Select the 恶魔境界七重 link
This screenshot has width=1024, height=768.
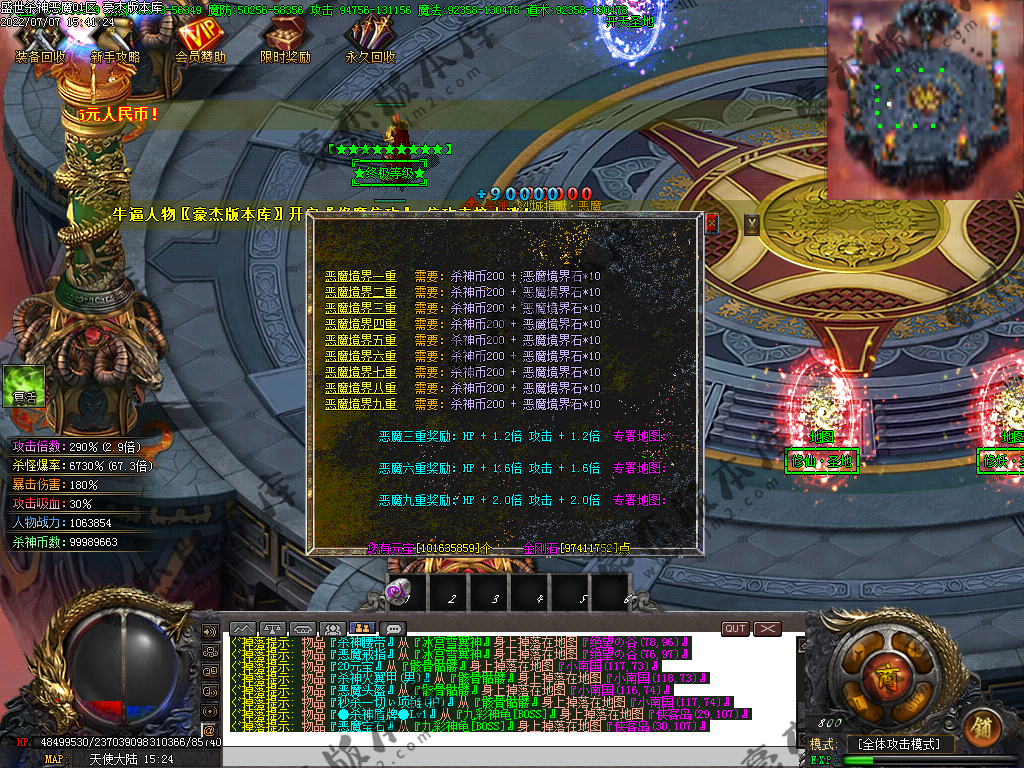360,372
